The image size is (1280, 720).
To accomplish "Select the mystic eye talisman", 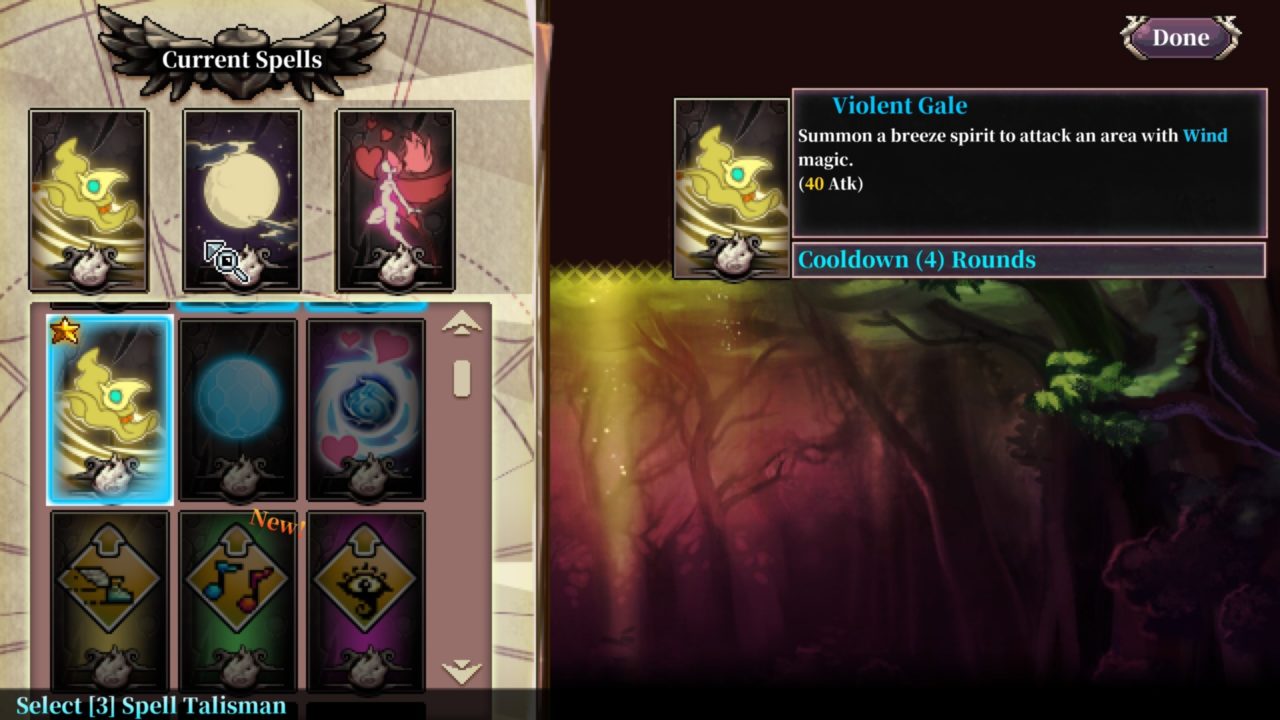I will pos(365,600).
